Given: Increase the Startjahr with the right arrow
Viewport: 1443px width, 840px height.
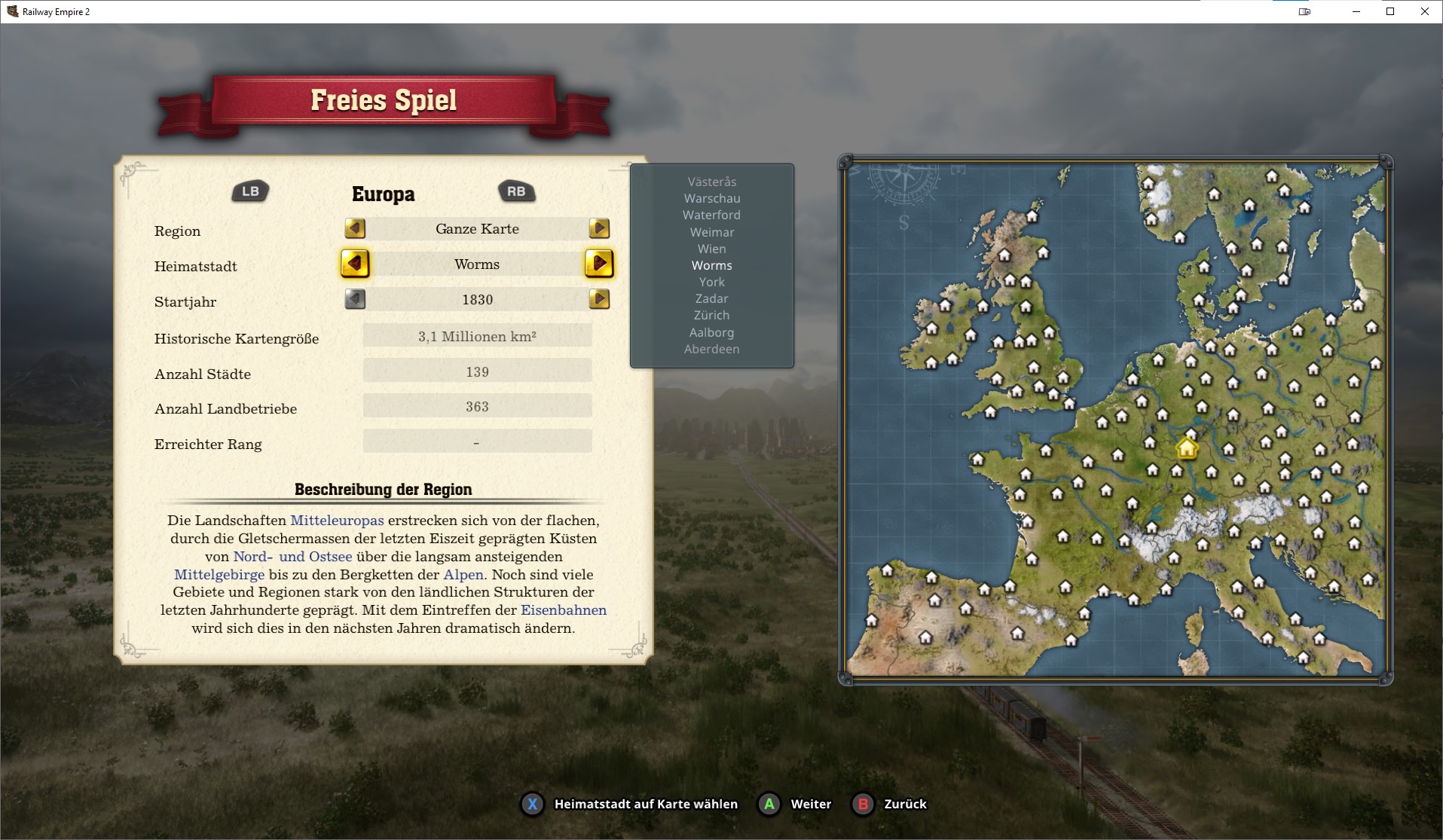Looking at the screenshot, I should tap(599, 299).
